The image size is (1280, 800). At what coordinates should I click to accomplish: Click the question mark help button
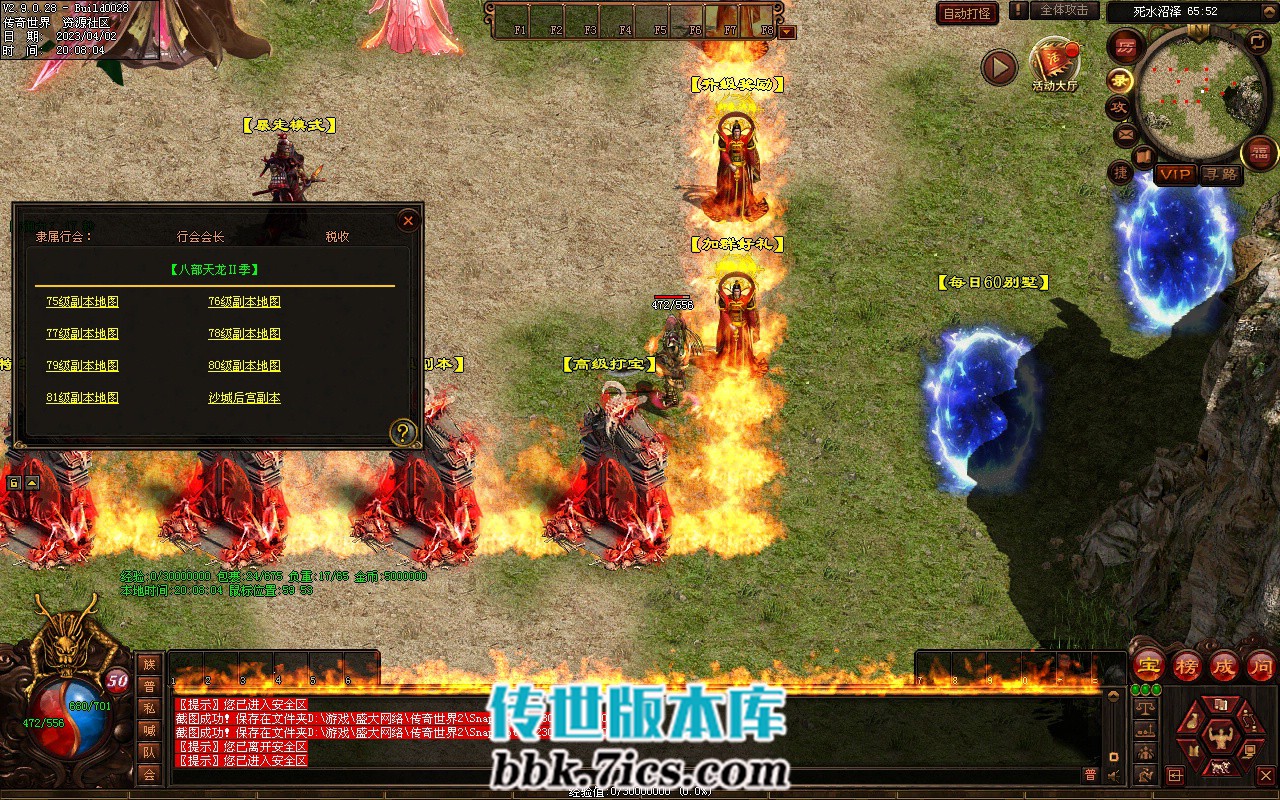pos(403,432)
